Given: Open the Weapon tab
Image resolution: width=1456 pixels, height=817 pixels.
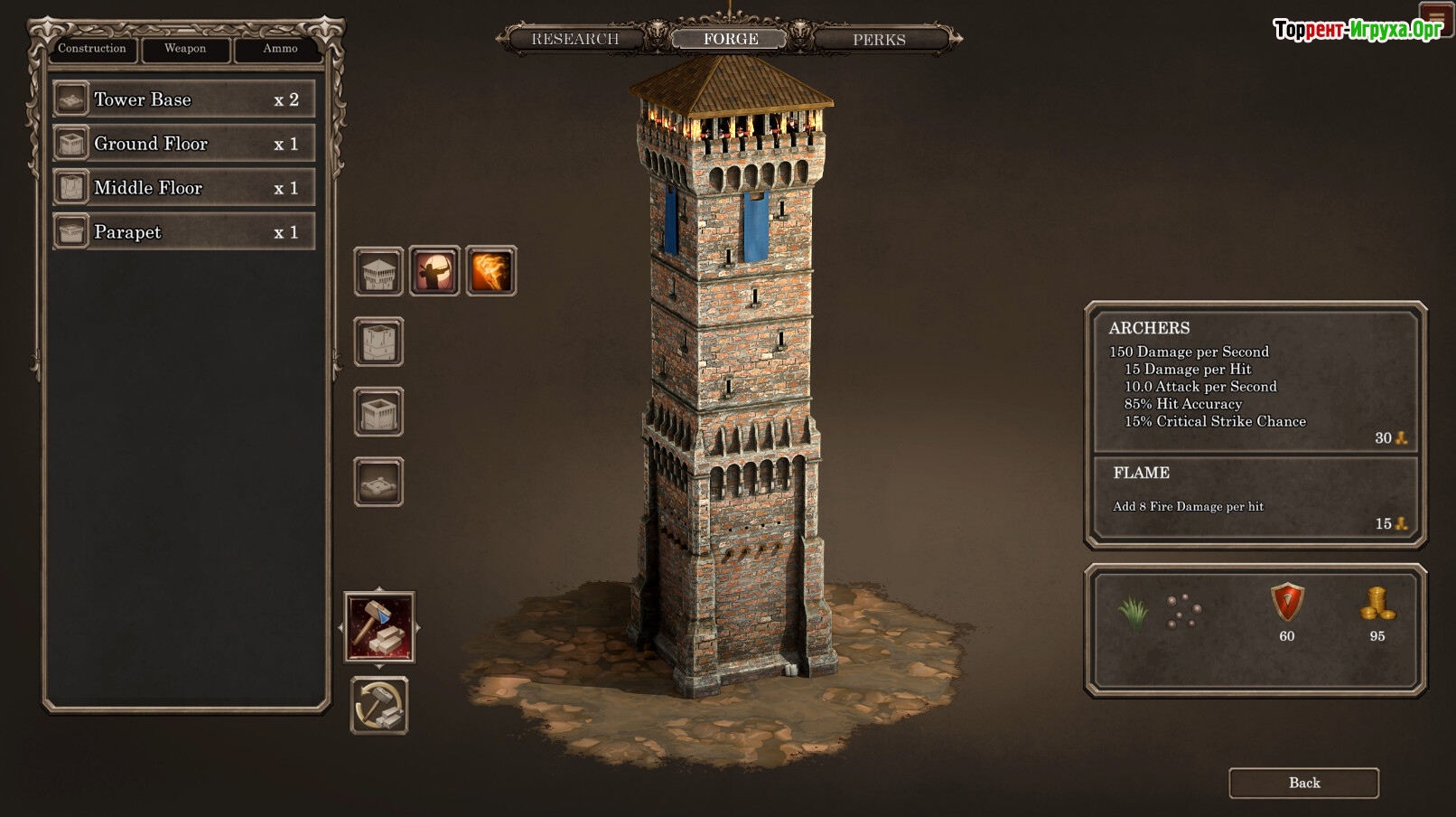Looking at the screenshot, I should (x=185, y=49).
